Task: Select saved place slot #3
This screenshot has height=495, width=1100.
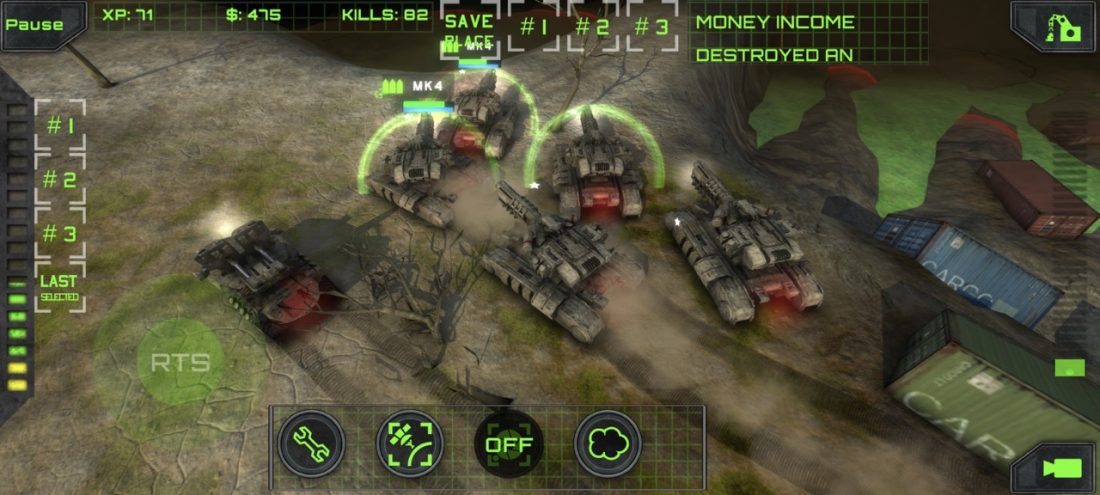Action: [652, 27]
